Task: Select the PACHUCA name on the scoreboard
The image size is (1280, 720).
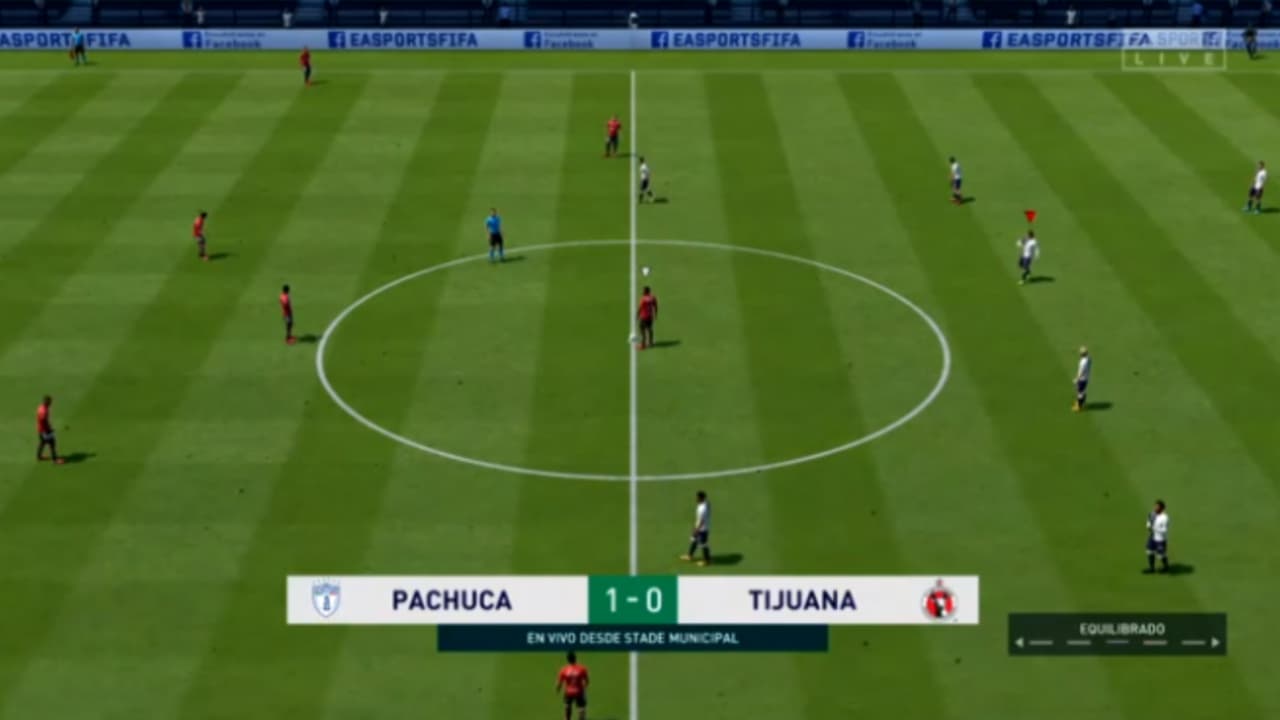Action: coord(450,600)
